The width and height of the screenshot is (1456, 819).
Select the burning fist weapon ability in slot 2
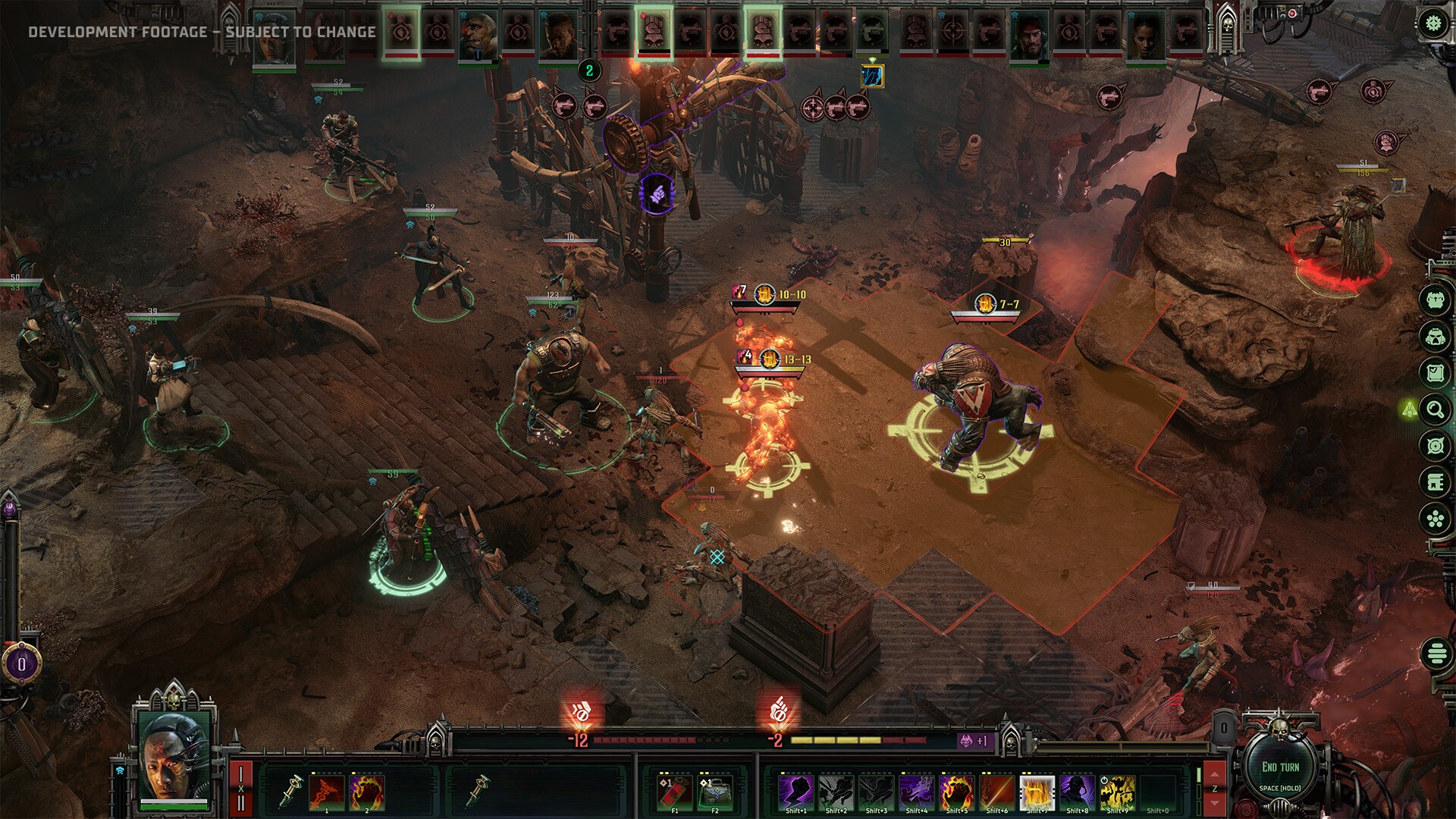click(x=367, y=792)
